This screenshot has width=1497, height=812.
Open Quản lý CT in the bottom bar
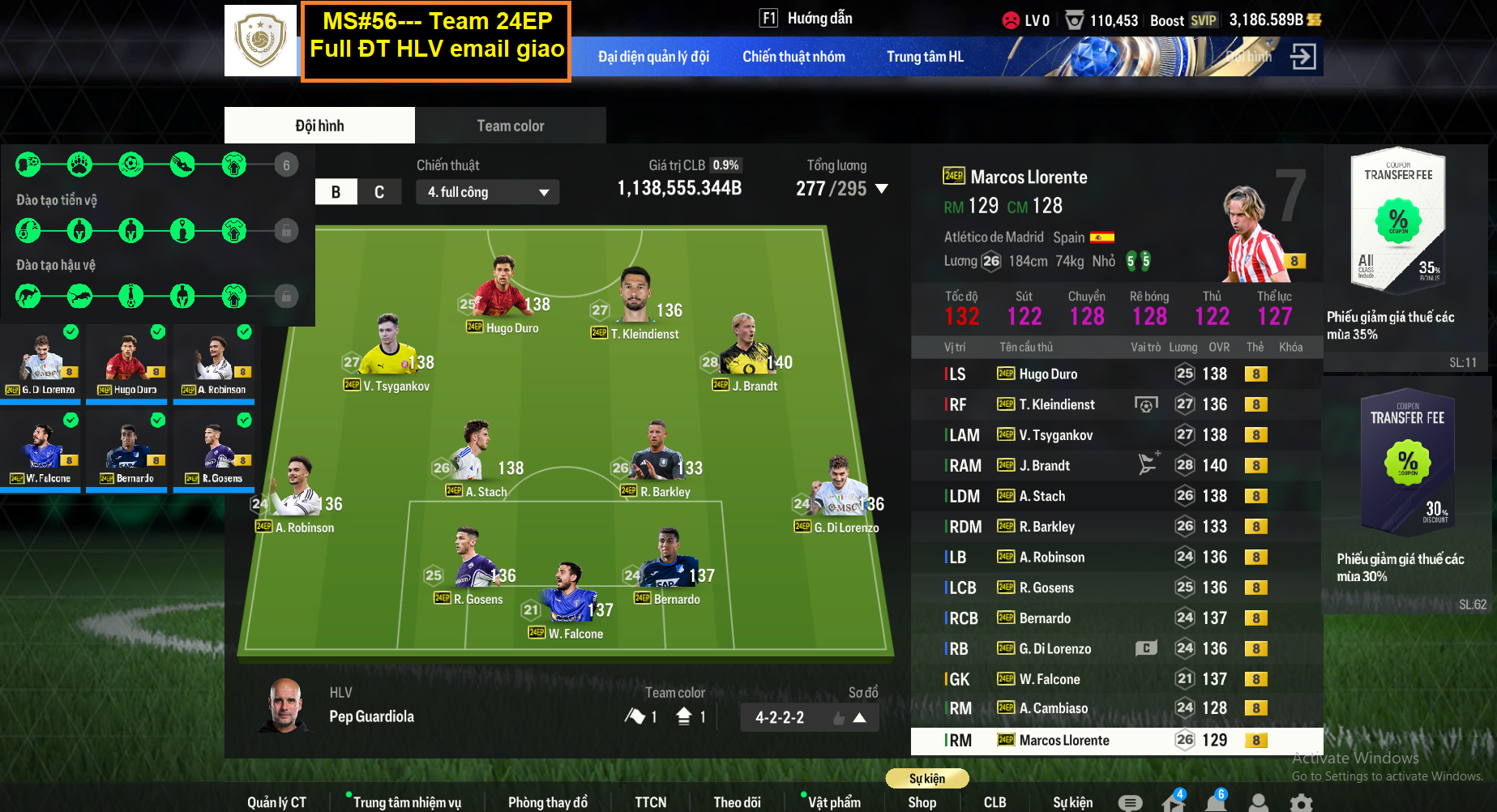(276, 801)
